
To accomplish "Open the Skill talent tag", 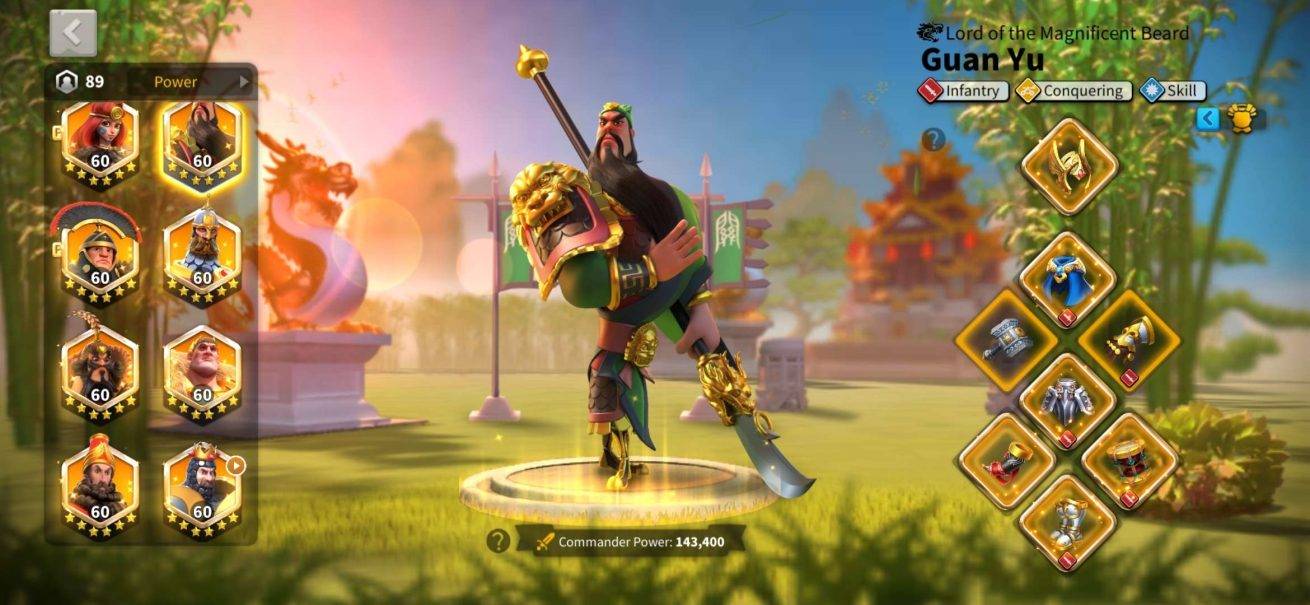I will [1172, 91].
